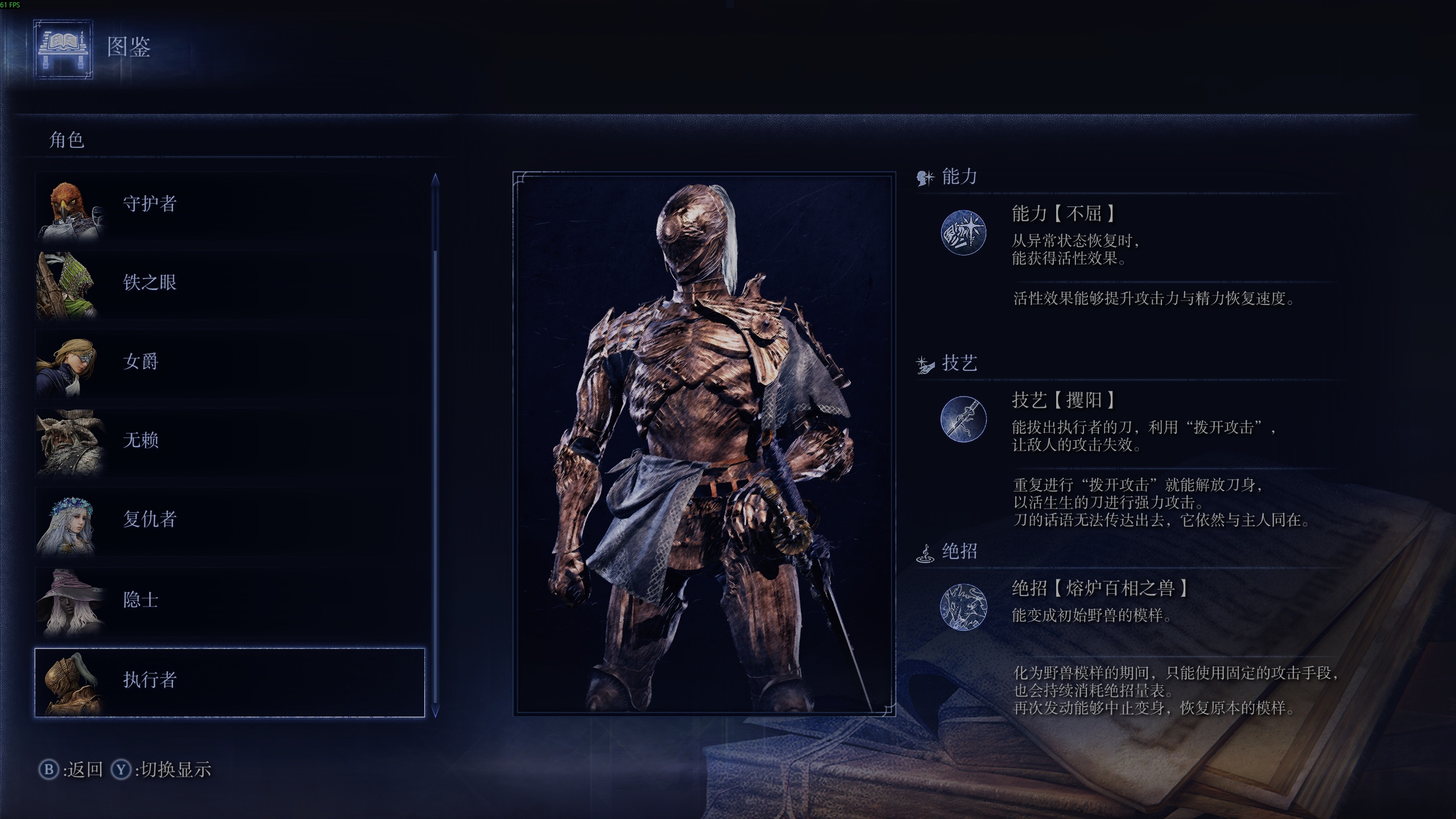Click the 图鉴 book icon at top left
1456x819 pixels.
(63, 50)
